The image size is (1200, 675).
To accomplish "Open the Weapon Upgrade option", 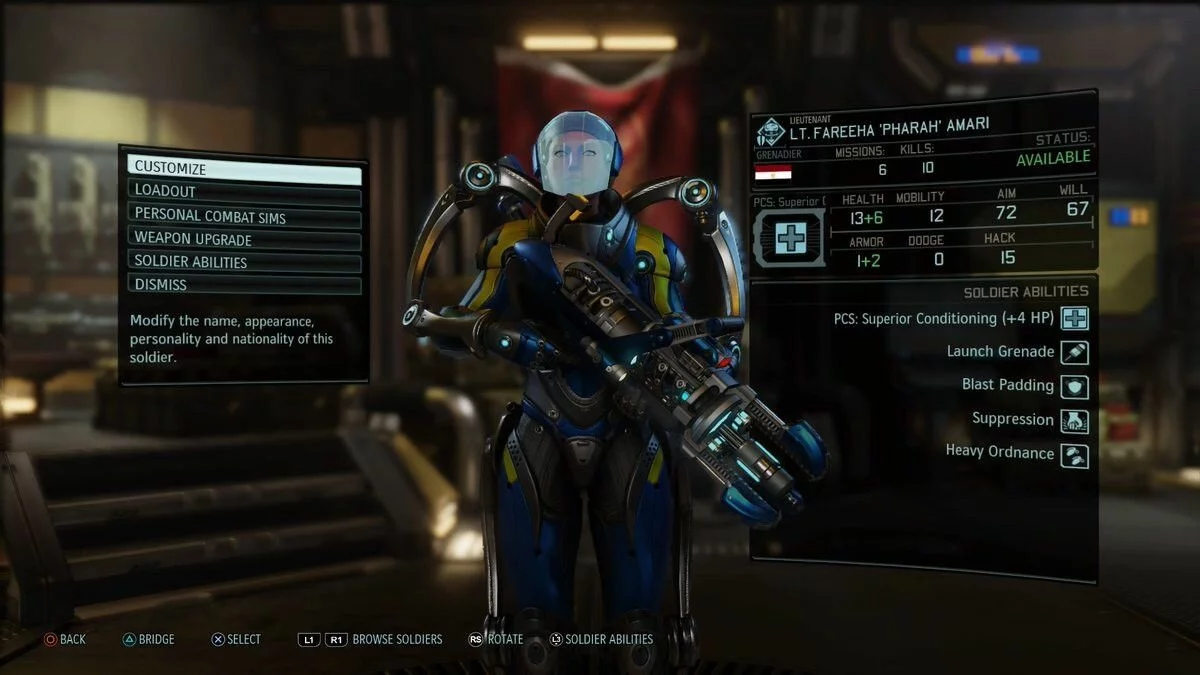I will pyautogui.click(x=244, y=239).
